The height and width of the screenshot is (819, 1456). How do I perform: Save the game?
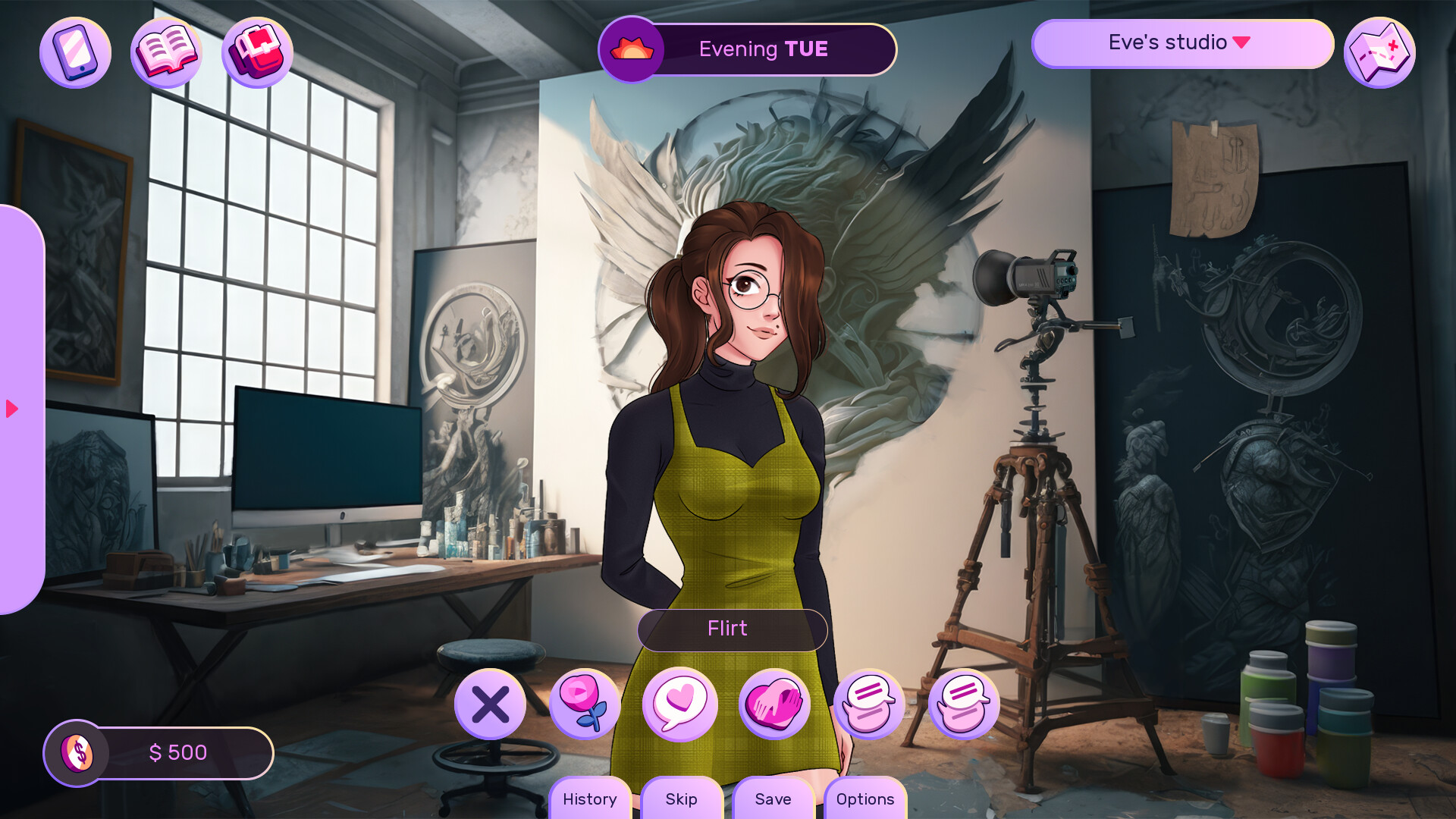tap(773, 799)
